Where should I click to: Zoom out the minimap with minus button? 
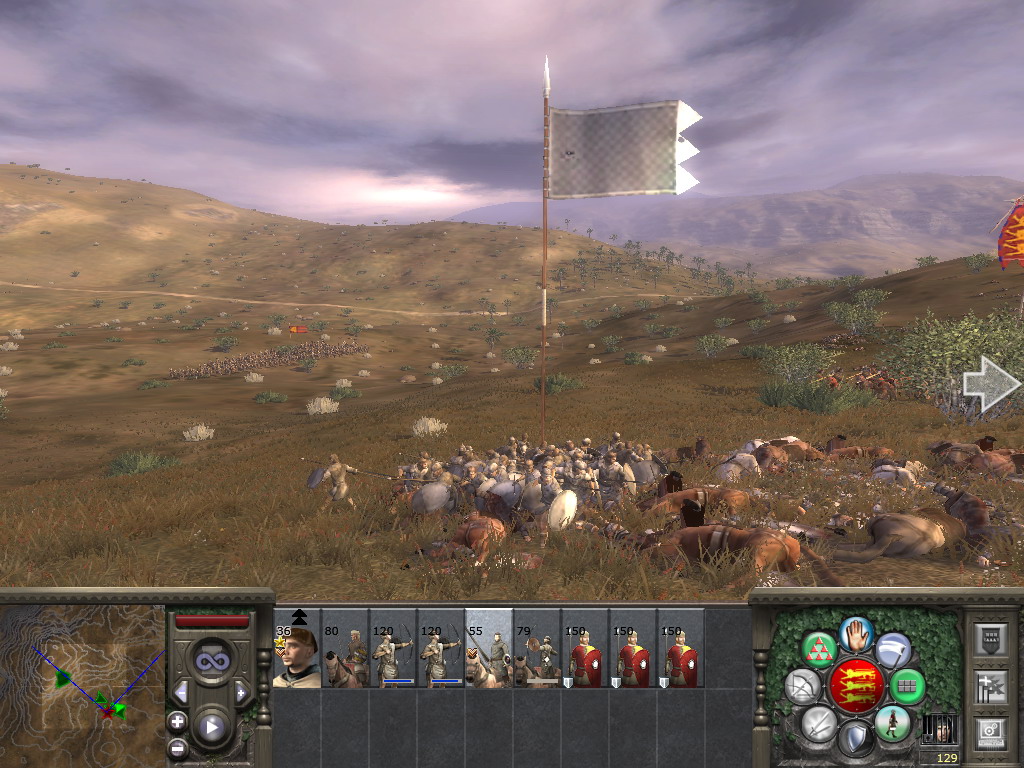pyautogui.click(x=178, y=746)
